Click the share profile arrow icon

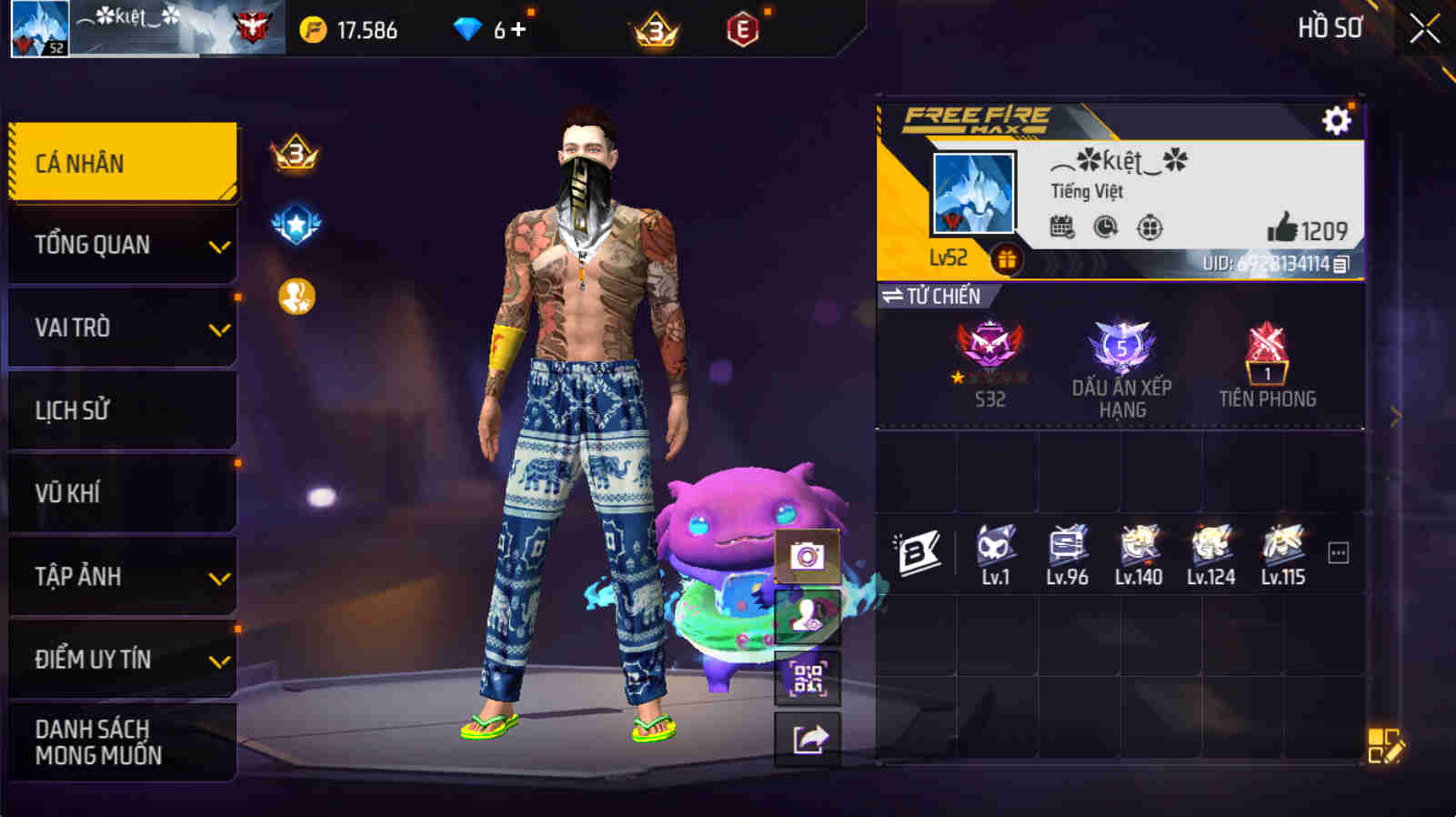click(x=808, y=737)
